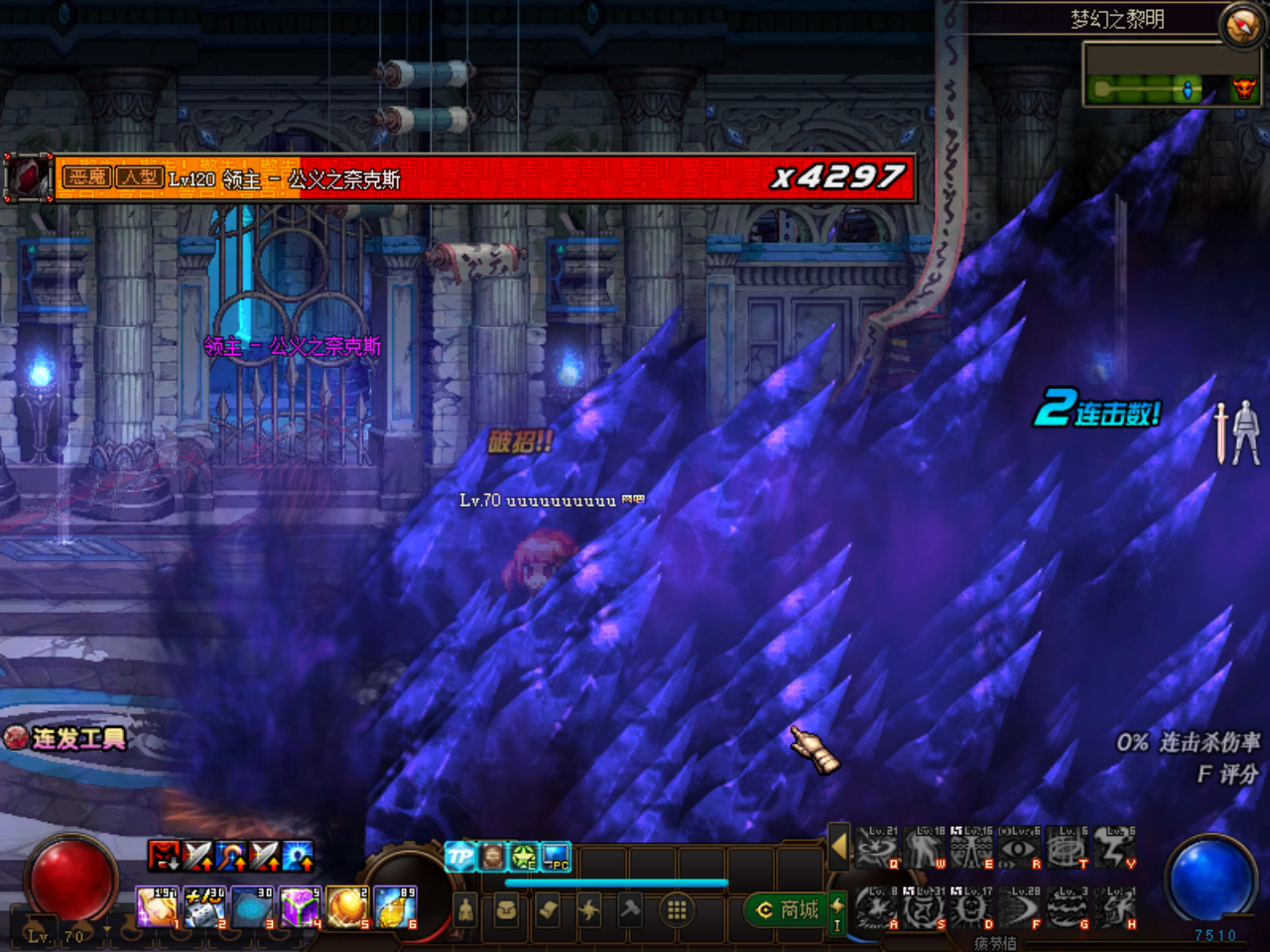The image size is (1270, 952).
Task: Open the inventory bag icon
Action: coord(506,909)
